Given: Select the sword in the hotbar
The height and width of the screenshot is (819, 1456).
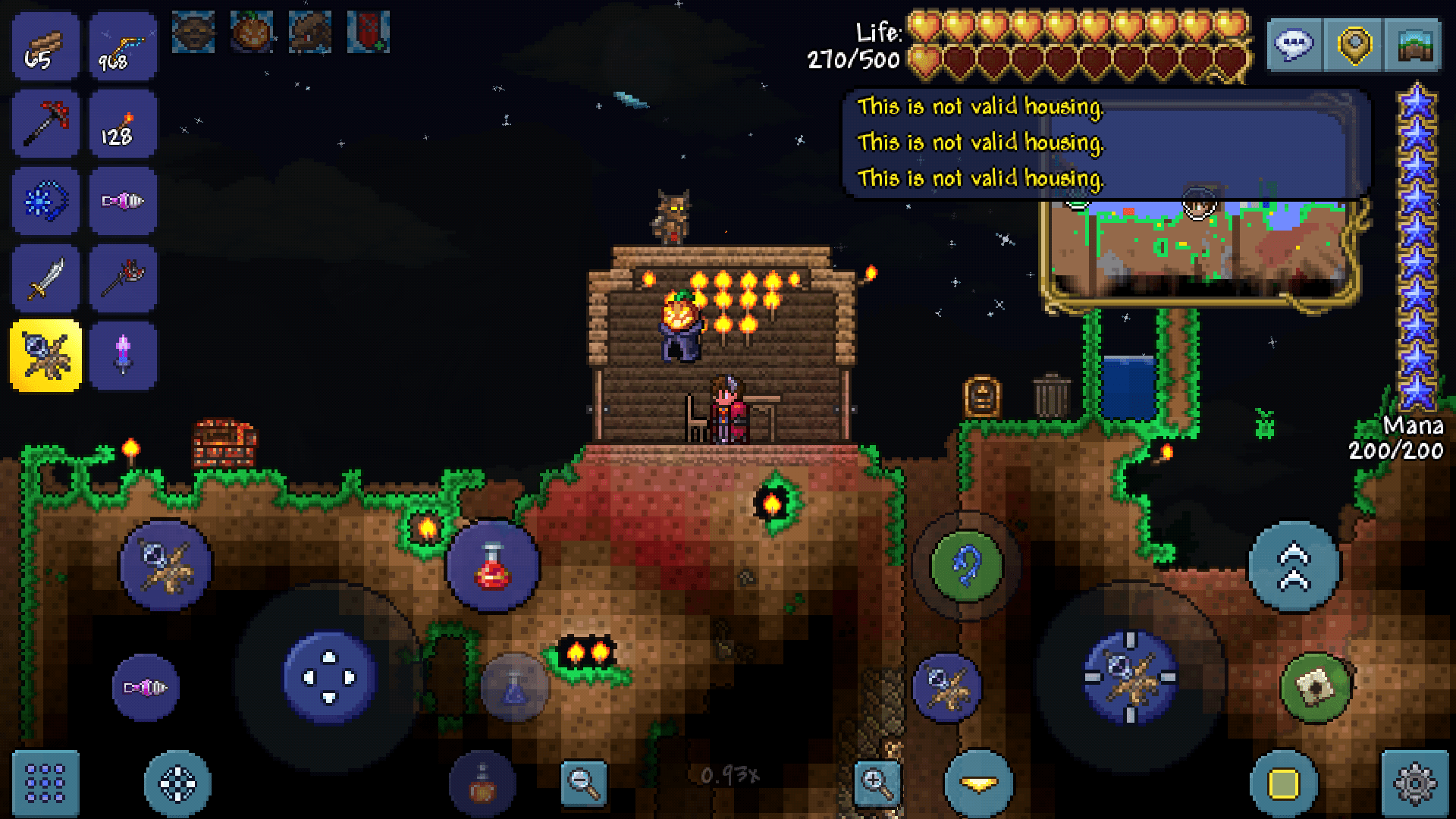Looking at the screenshot, I should (x=45, y=278).
